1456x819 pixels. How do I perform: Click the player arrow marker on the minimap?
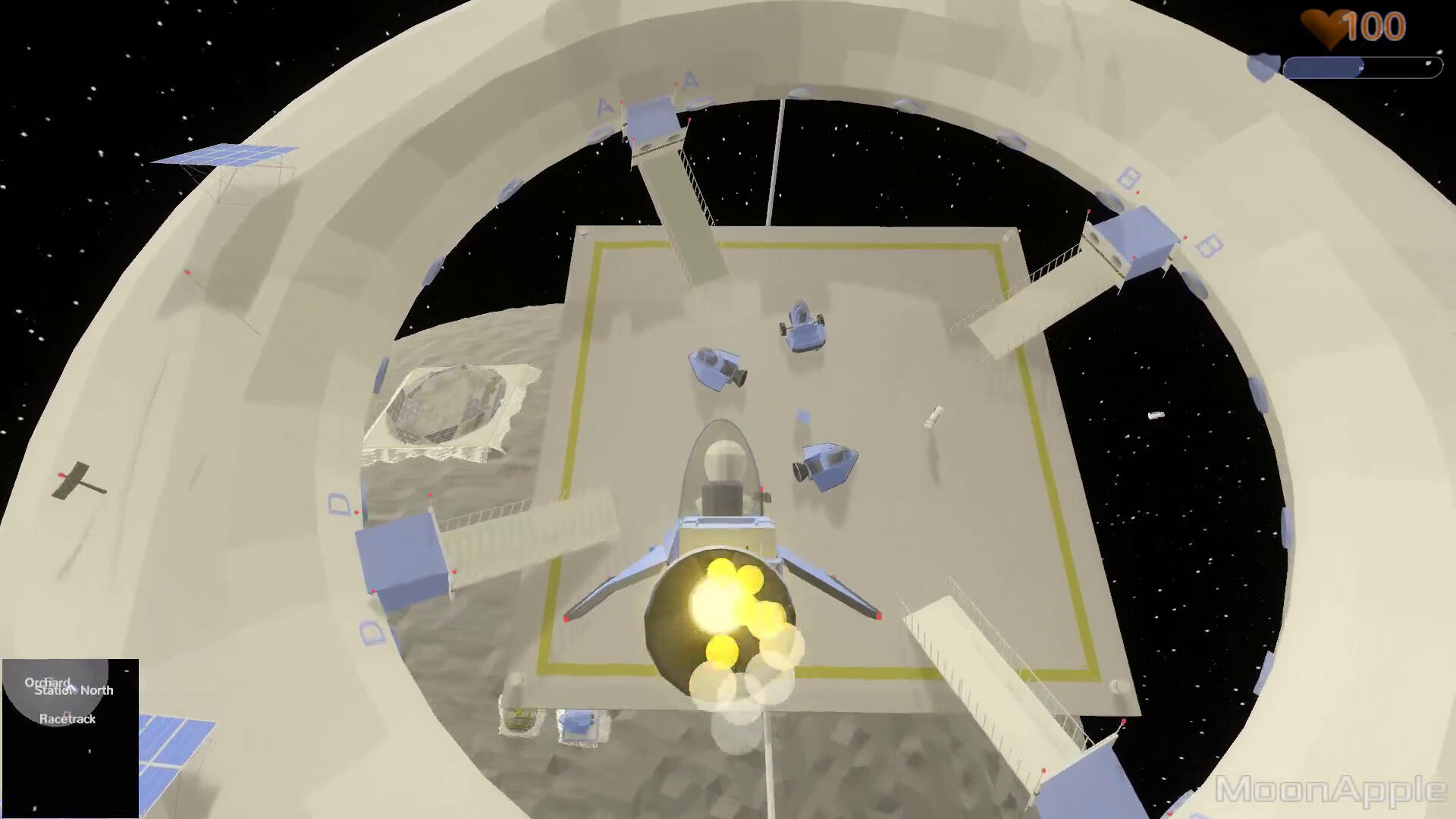(71, 688)
